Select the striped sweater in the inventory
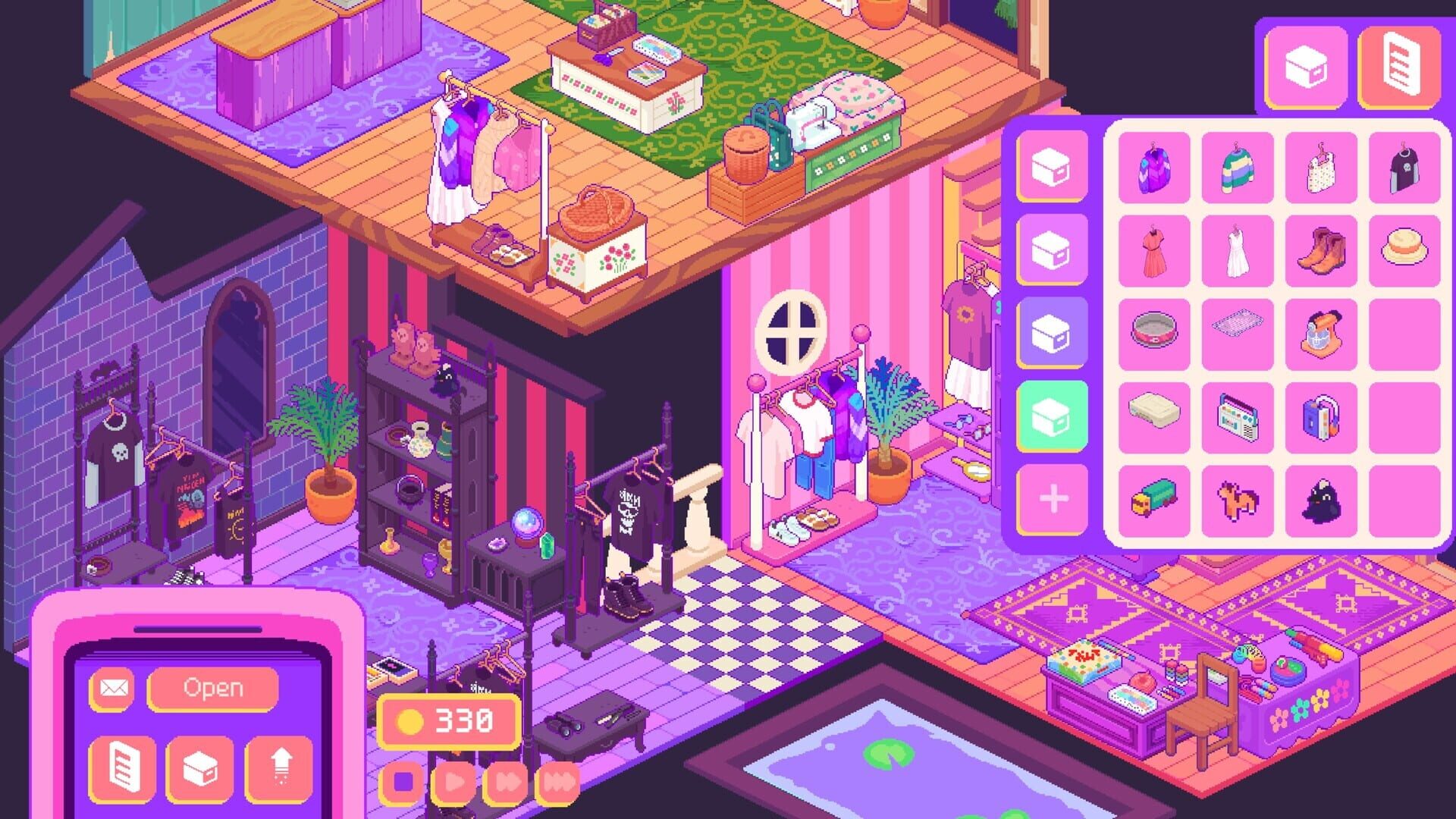1456x819 pixels. point(1238,167)
